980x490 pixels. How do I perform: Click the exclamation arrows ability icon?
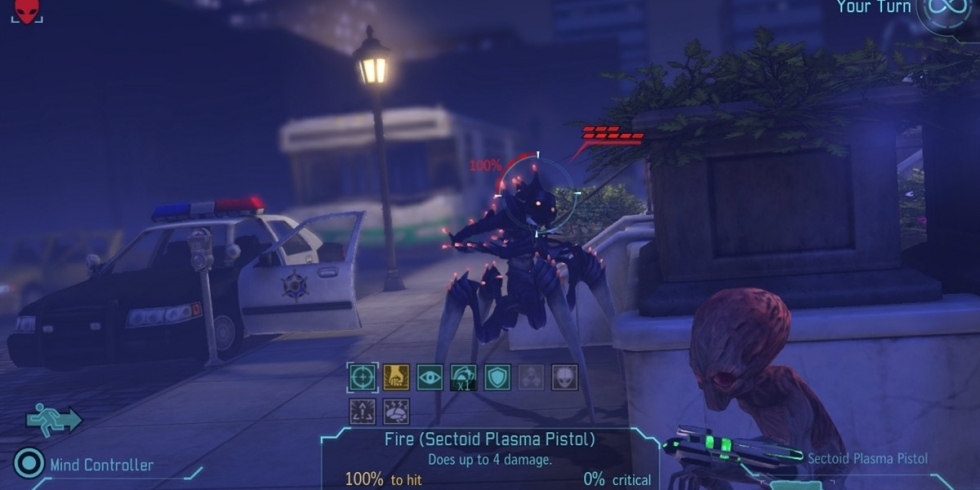362,411
